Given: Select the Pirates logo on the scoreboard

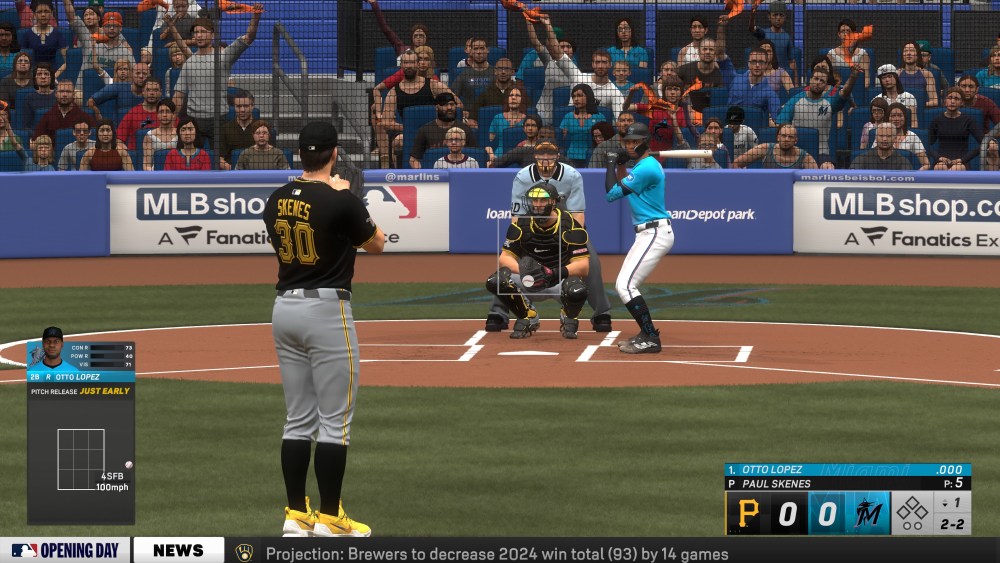Looking at the screenshot, I should click(x=748, y=513).
